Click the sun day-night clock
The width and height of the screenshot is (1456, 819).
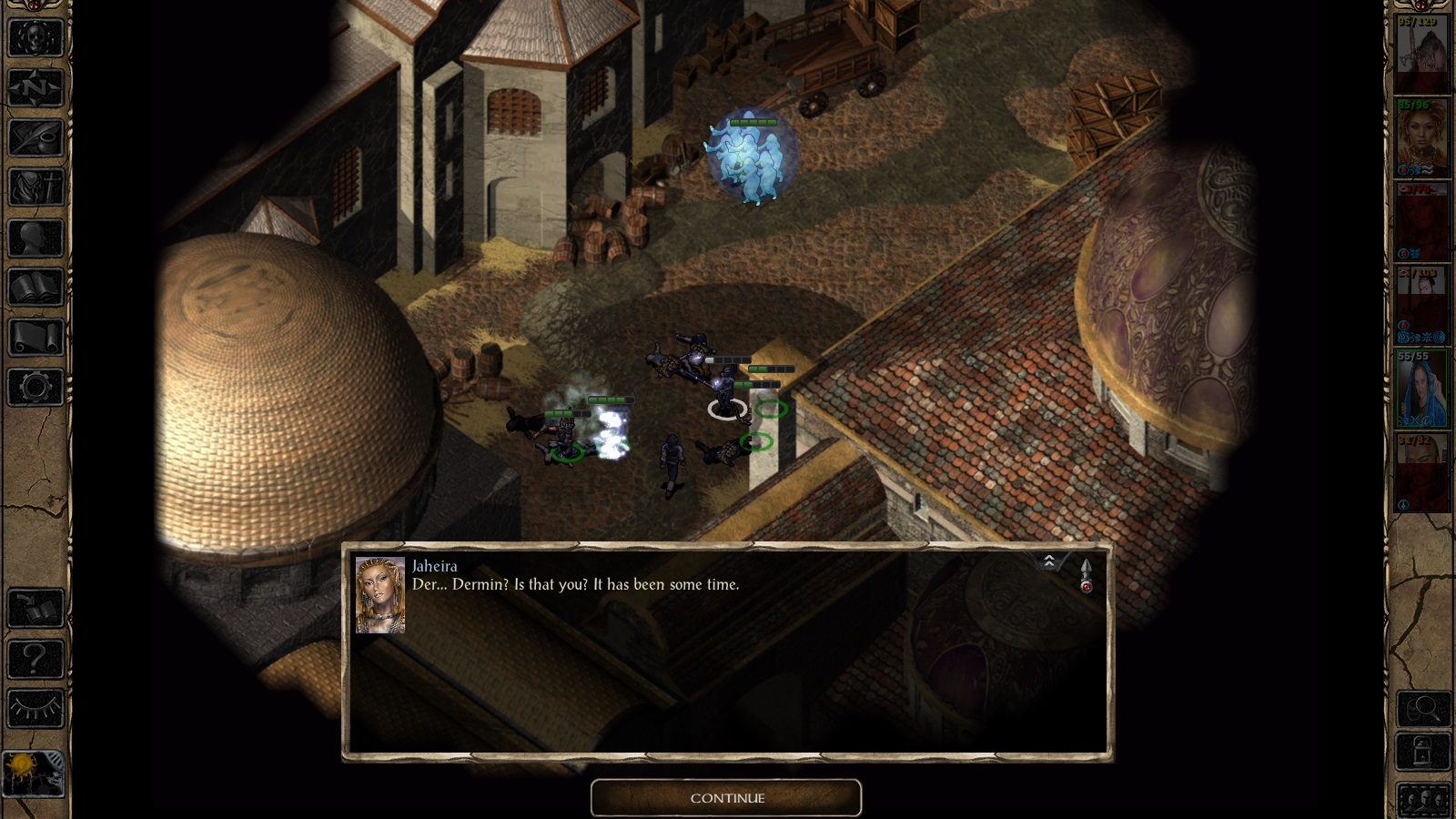click(34, 773)
